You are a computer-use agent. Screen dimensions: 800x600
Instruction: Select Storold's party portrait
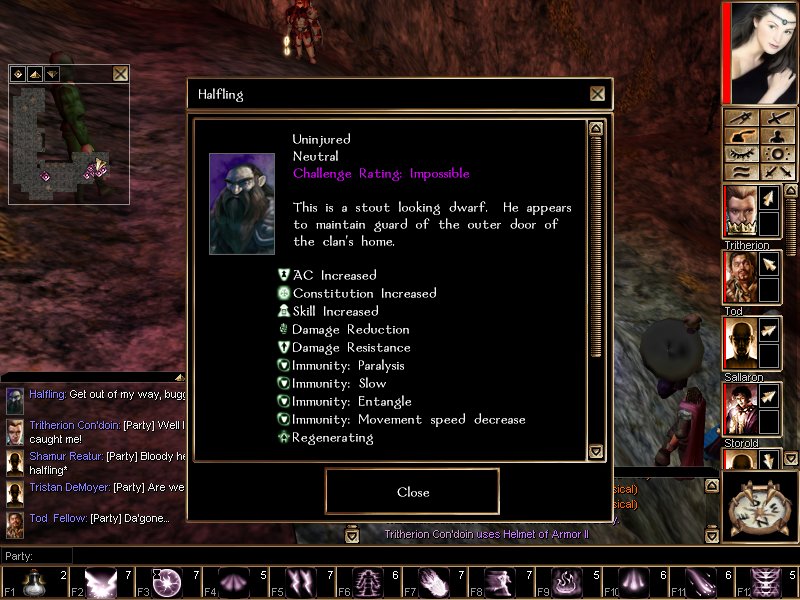point(739,409)
